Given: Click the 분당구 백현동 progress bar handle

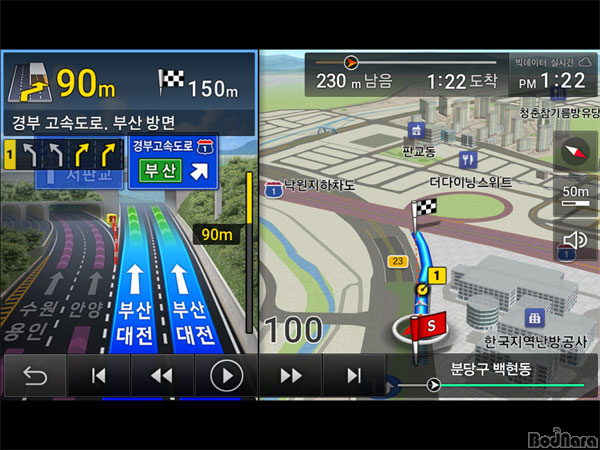Looking at the screenshot, I should [433, 385].
